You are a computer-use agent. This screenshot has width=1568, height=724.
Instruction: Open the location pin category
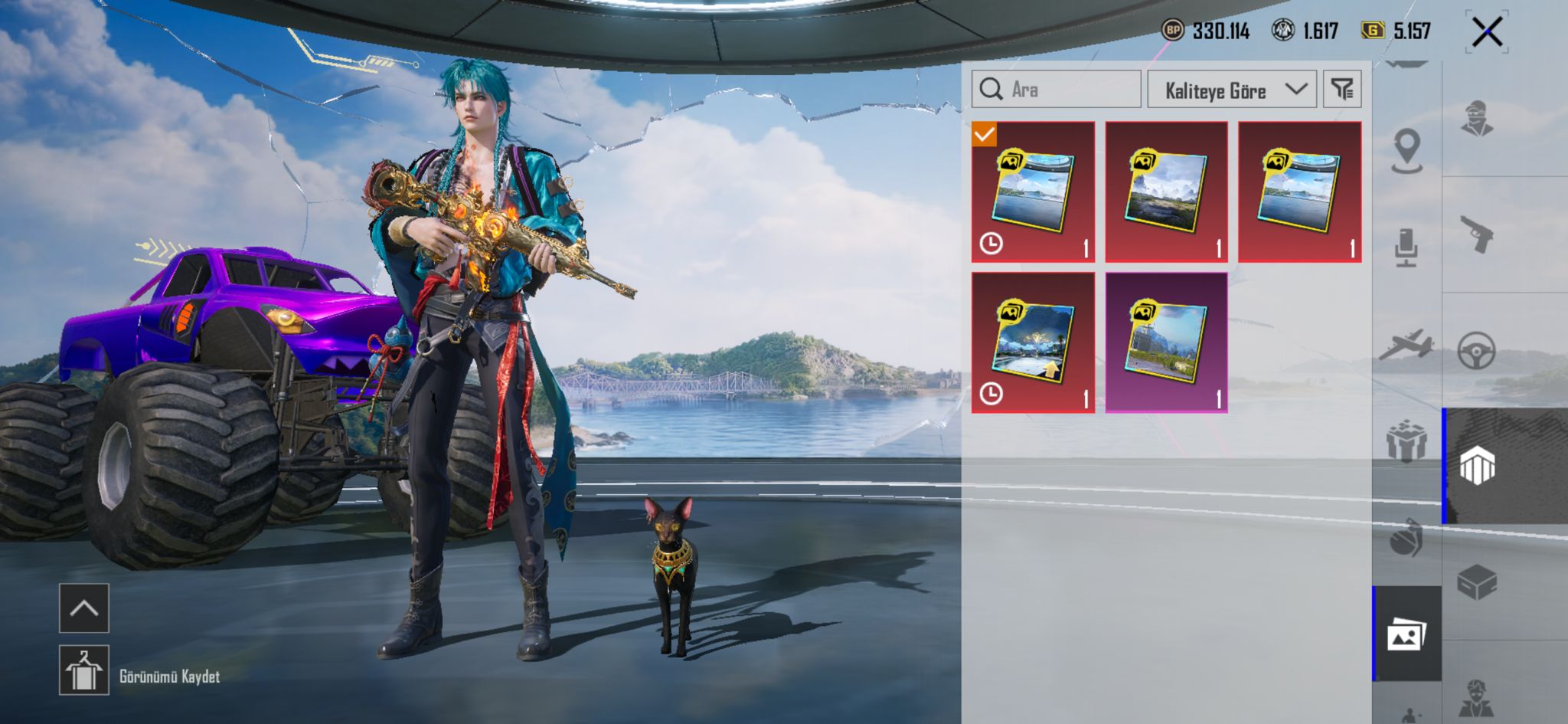pyautogui.click(x=1407, y=150)
